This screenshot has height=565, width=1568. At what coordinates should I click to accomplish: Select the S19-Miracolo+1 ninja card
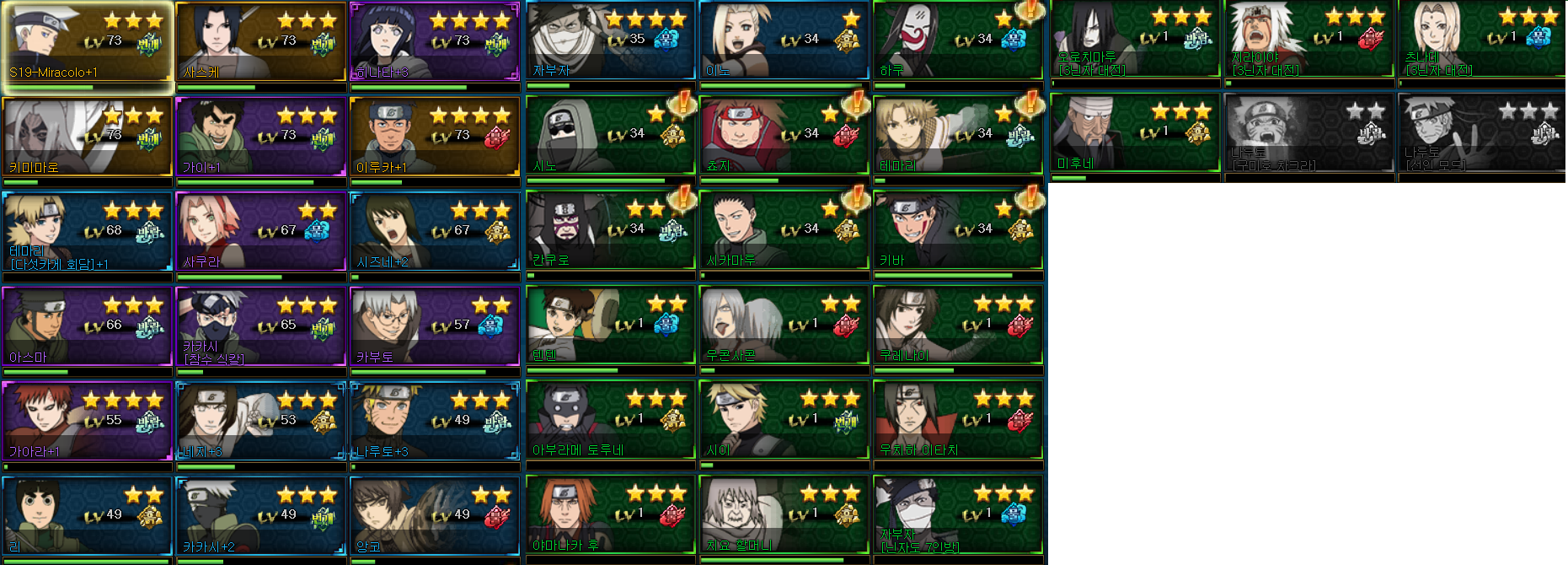88,42
